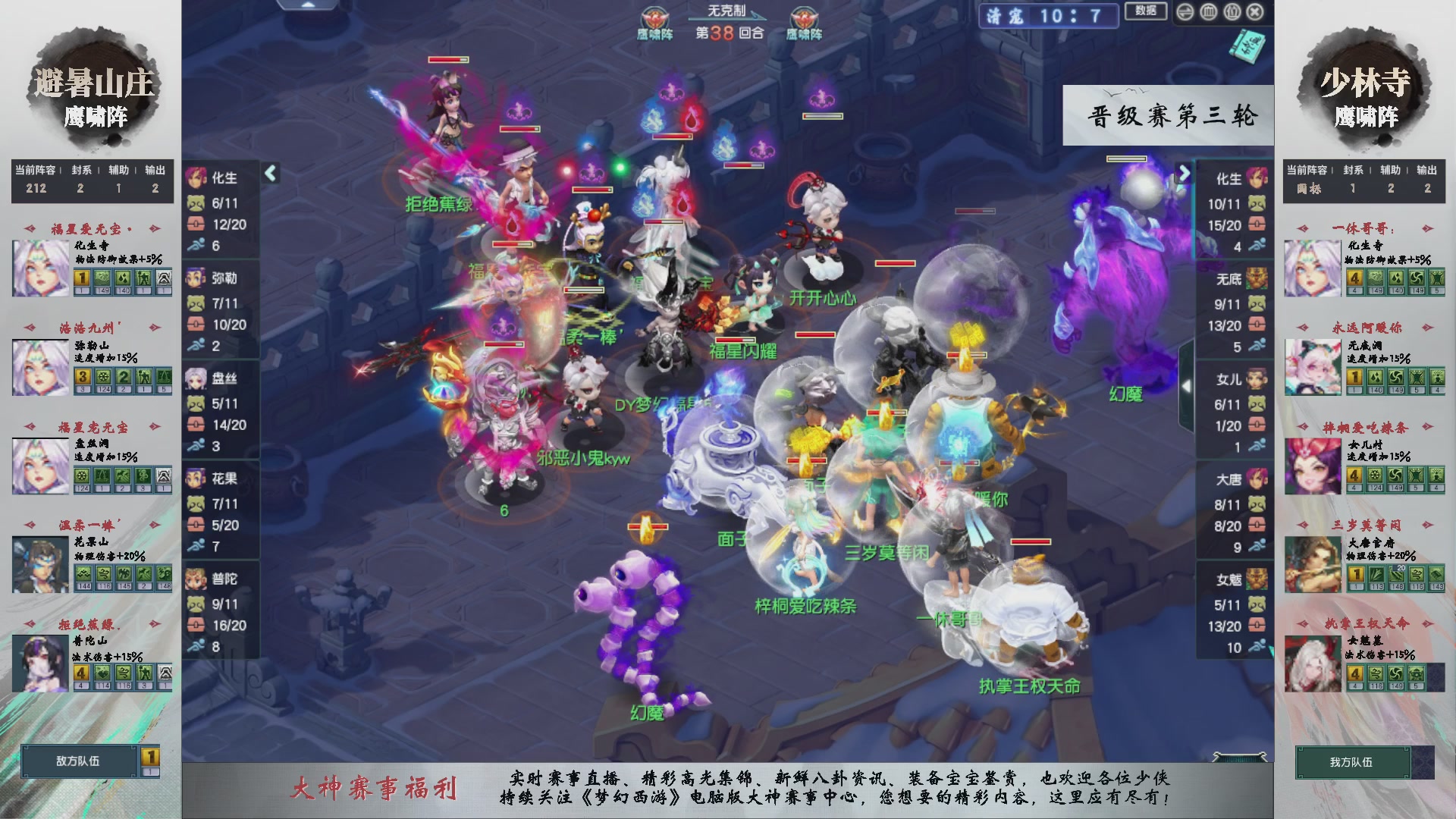The height and width of the screenshot is (819, 1456).
Task: Click the character roster icon in the top toolbar
Action: point(1232,12)
